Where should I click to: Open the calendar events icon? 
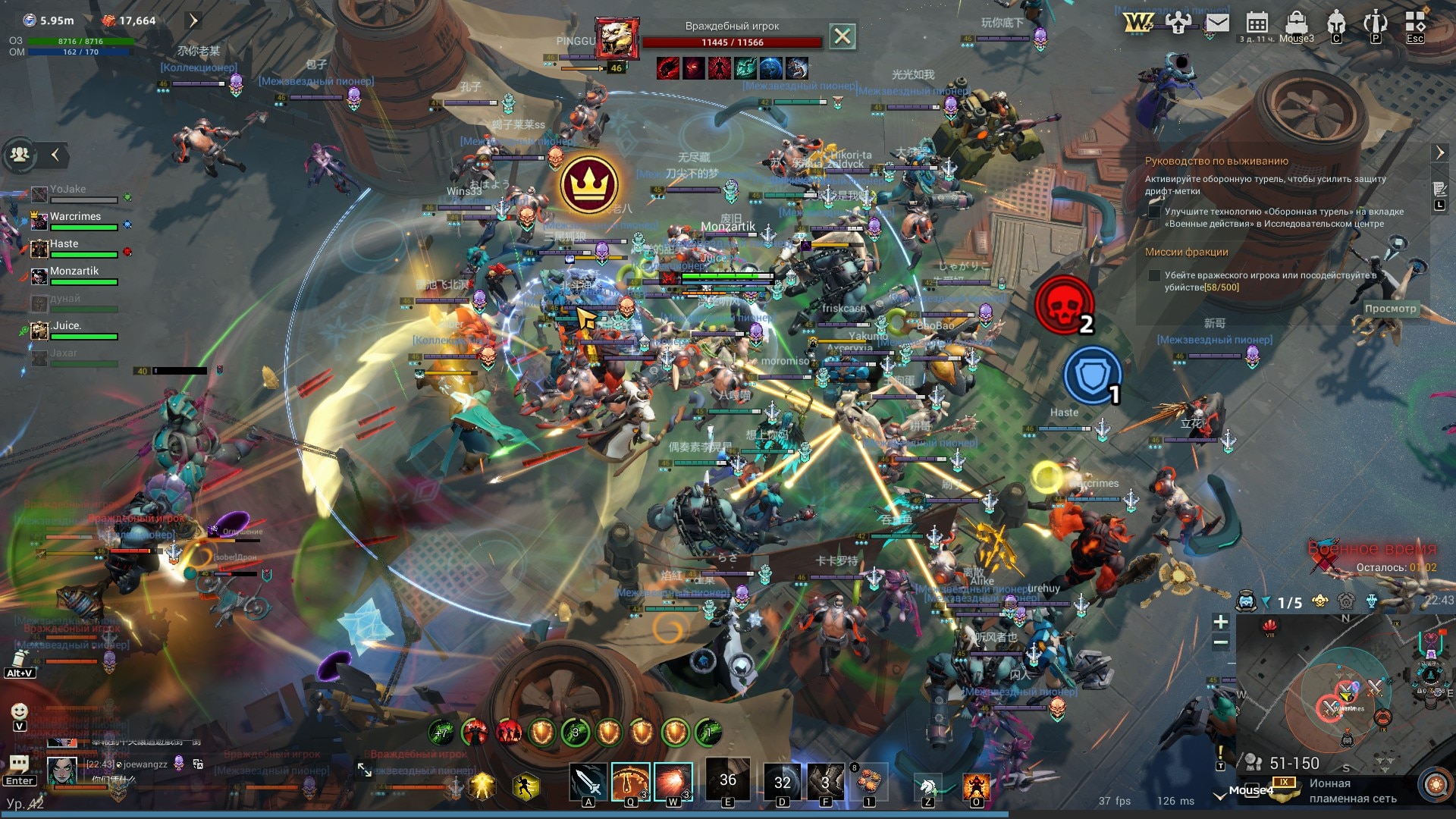tap(1257, 23)
